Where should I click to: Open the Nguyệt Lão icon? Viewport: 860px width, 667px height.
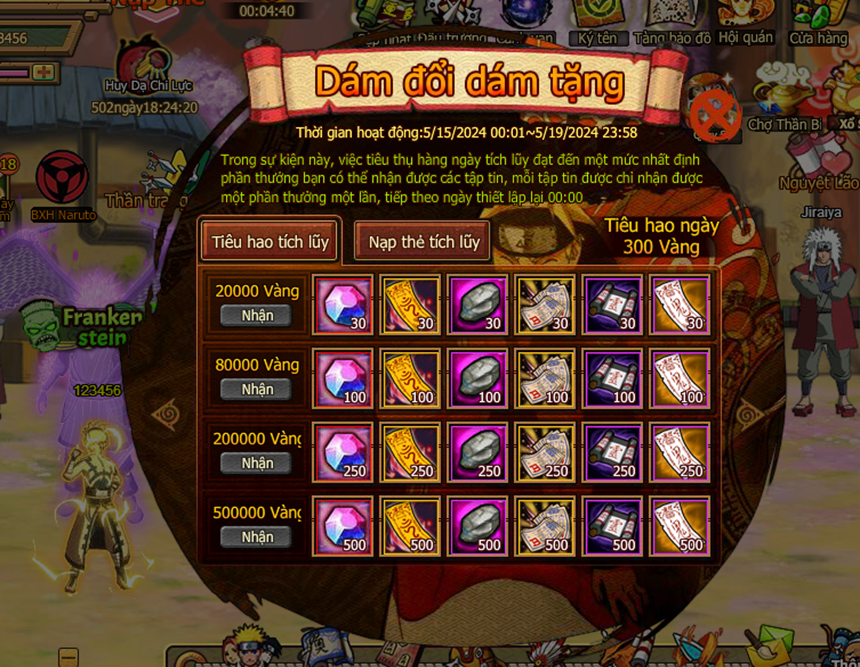pos(820,162)
